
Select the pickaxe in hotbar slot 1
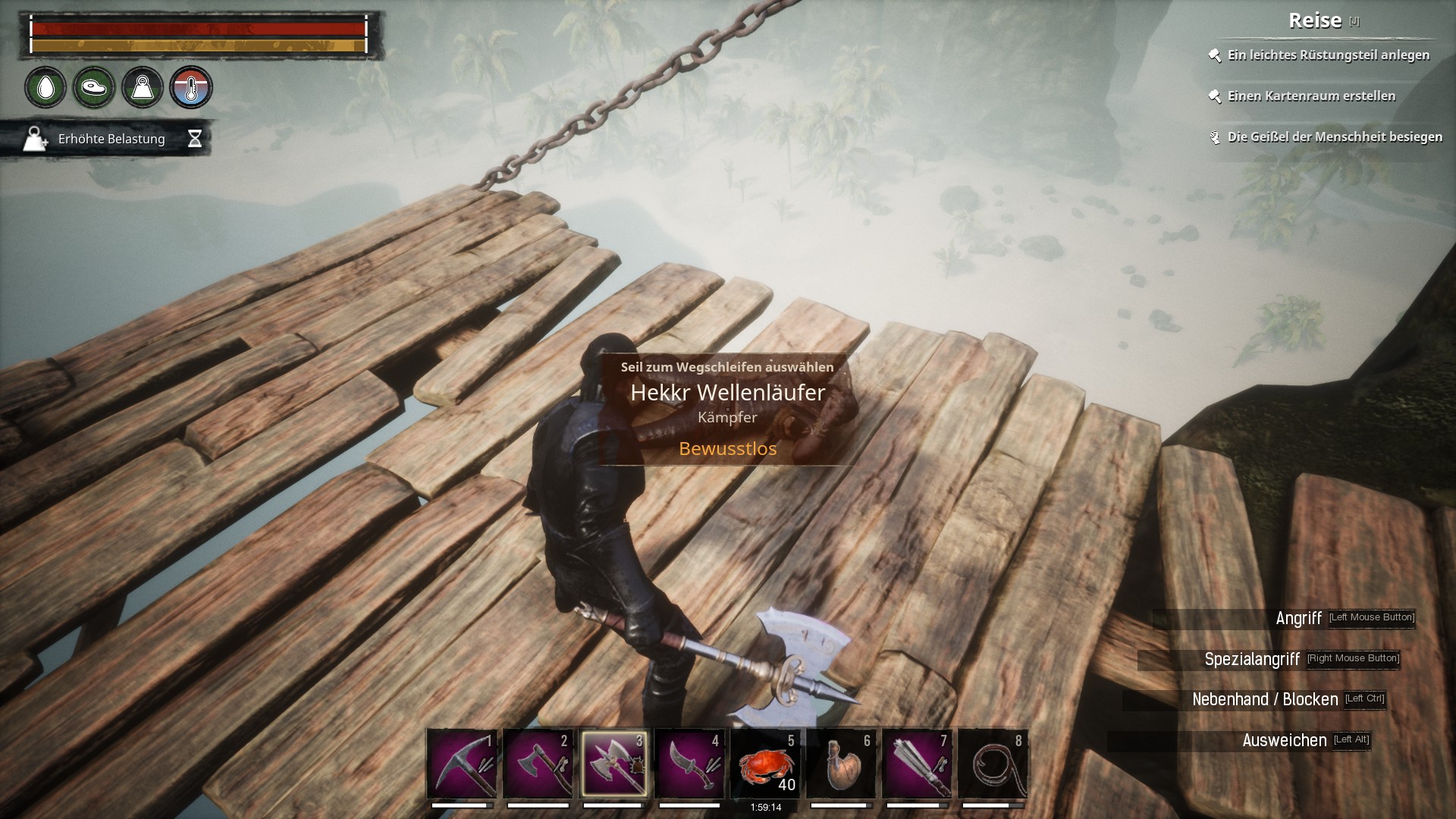pos(462,764)
